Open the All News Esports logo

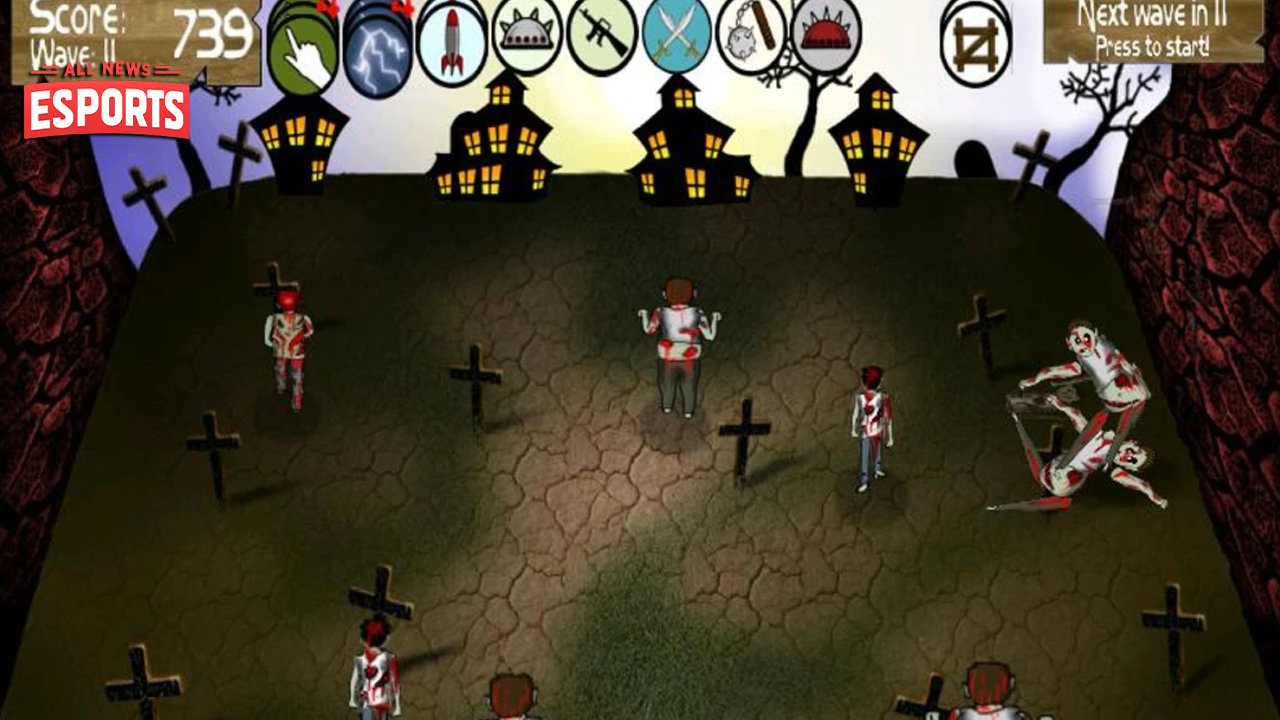point(107,101)
